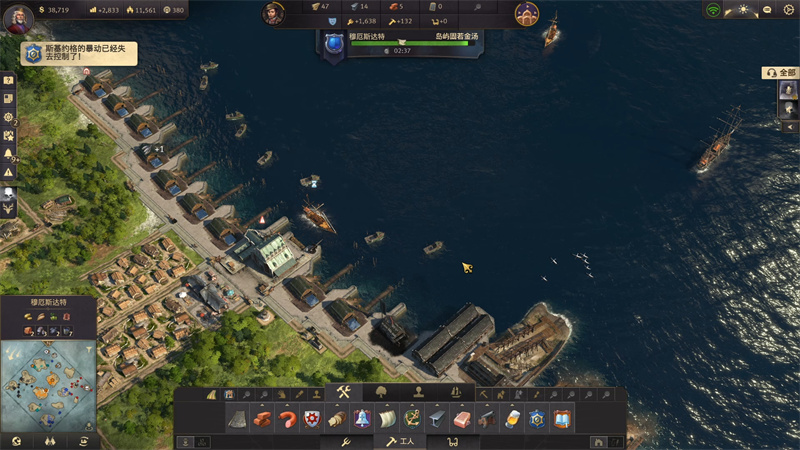
Task: Choose the sailcloth building icon
Action: point(386,418)
